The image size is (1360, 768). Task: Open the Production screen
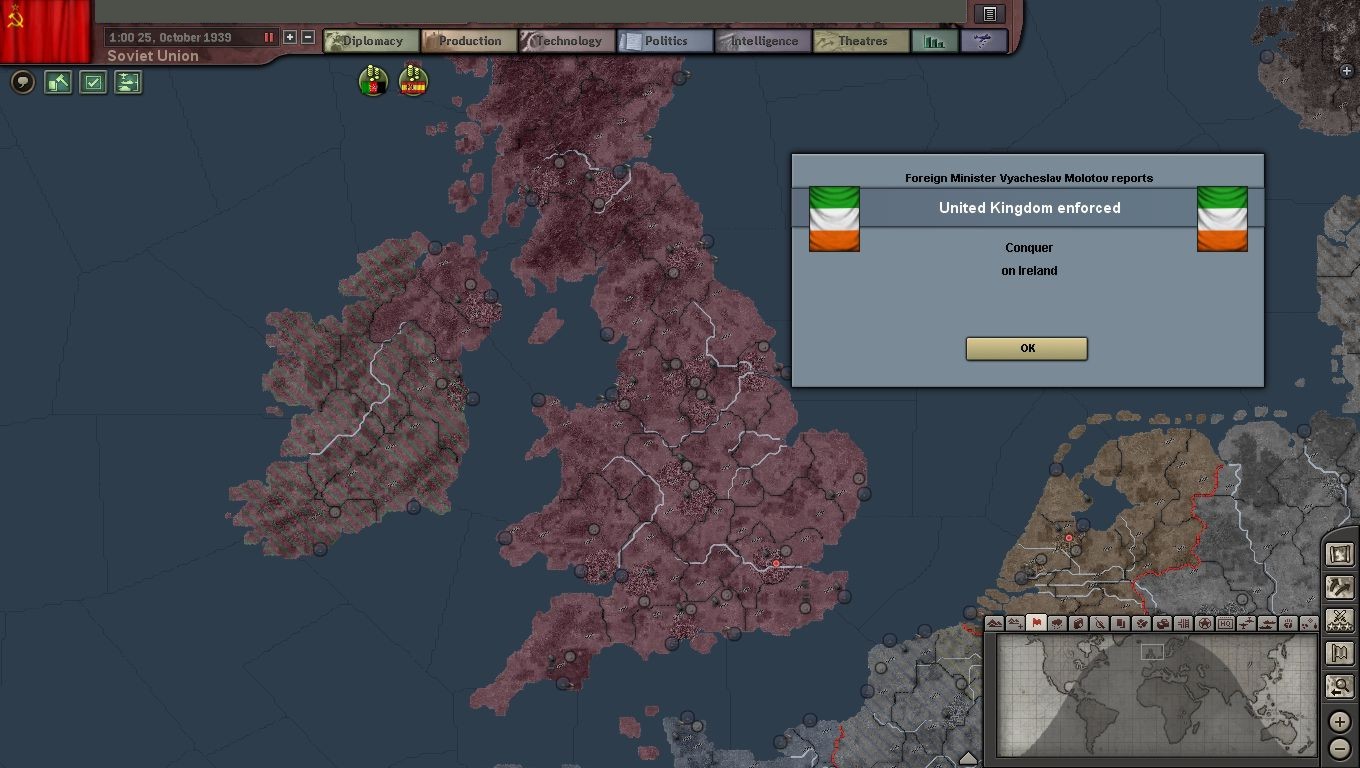click(x=468, y=41)
